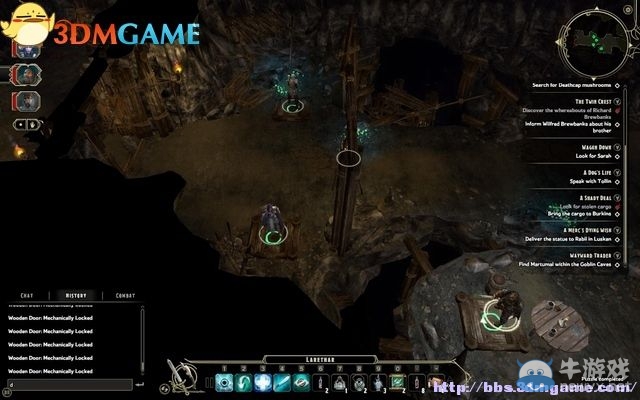Image resolution: width=640 pixels, height=400 pixels.
Task: Toggle A Dog's Life quest entry
Action: tap(618, 172)
